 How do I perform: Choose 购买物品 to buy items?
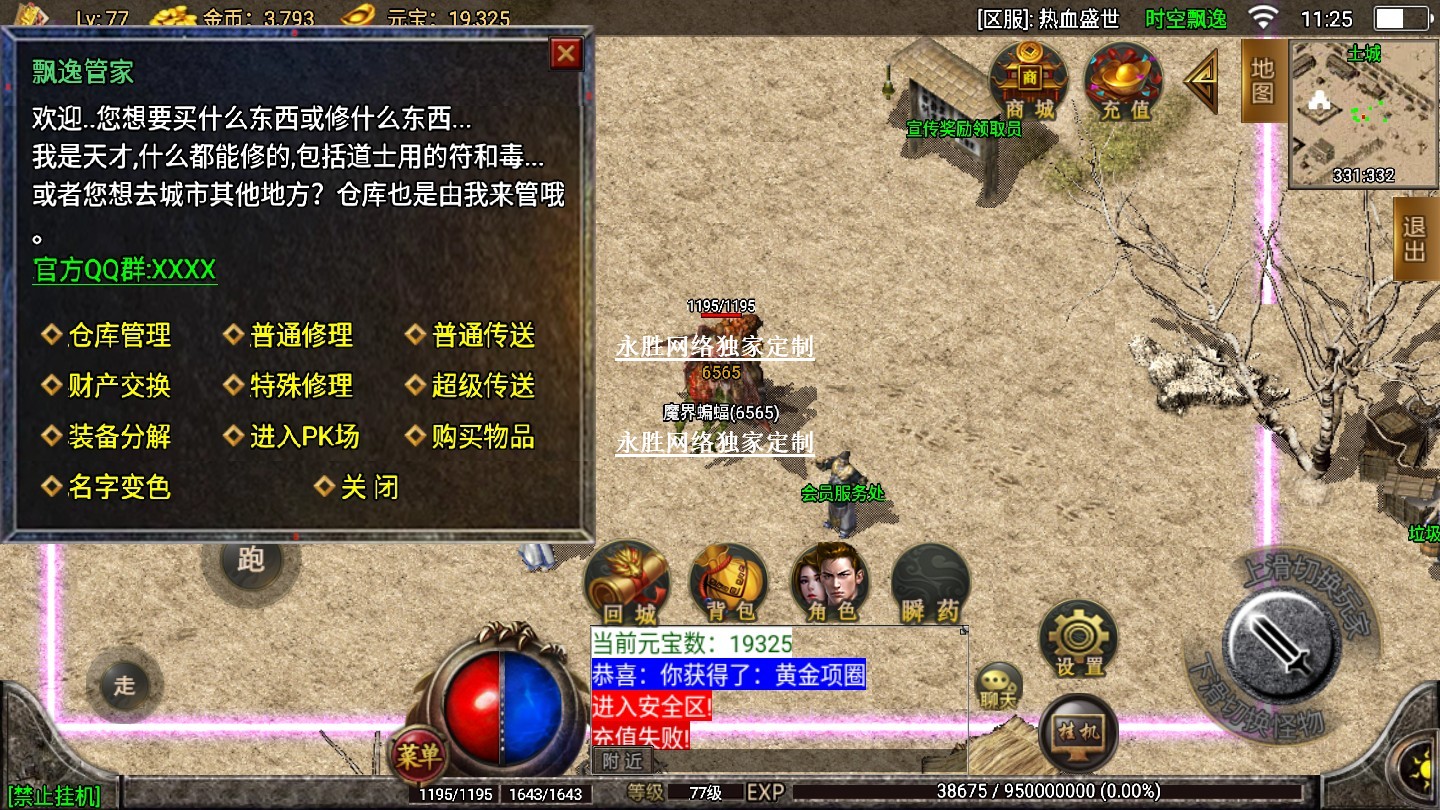tap(483, 437)
